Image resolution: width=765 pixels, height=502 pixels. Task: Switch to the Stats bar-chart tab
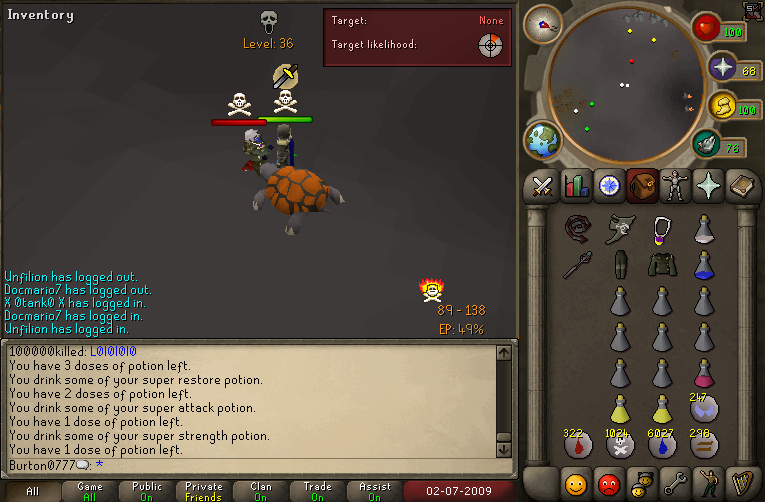pos(576,186)
